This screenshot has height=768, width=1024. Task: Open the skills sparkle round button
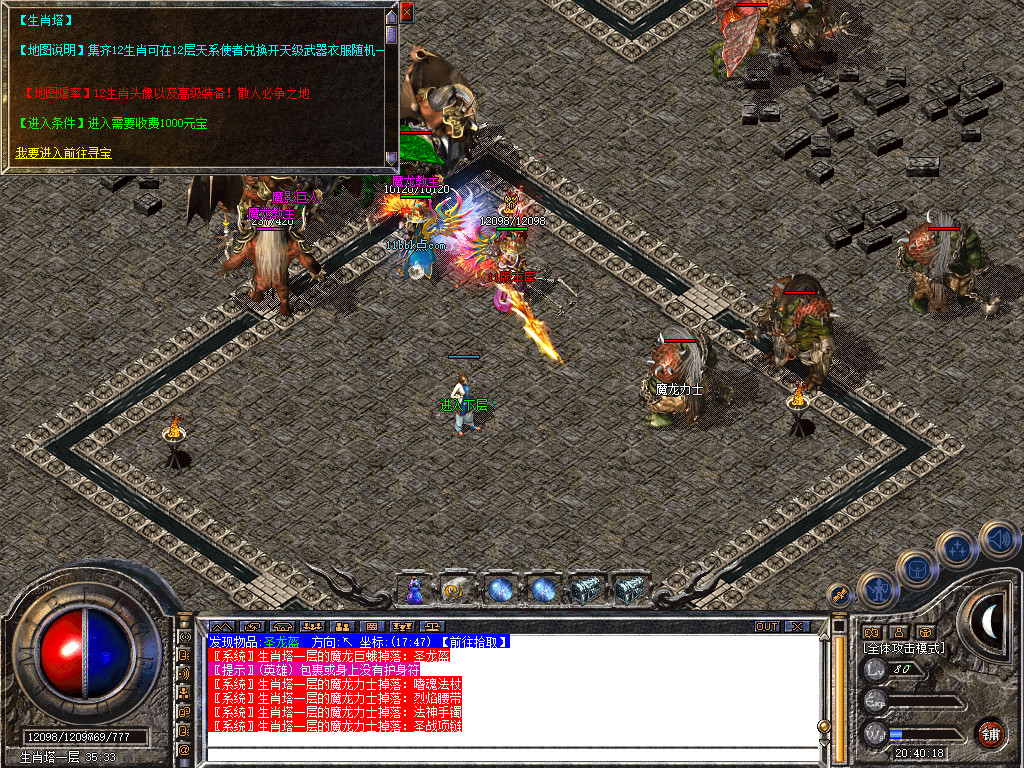[x=956, y=548]
